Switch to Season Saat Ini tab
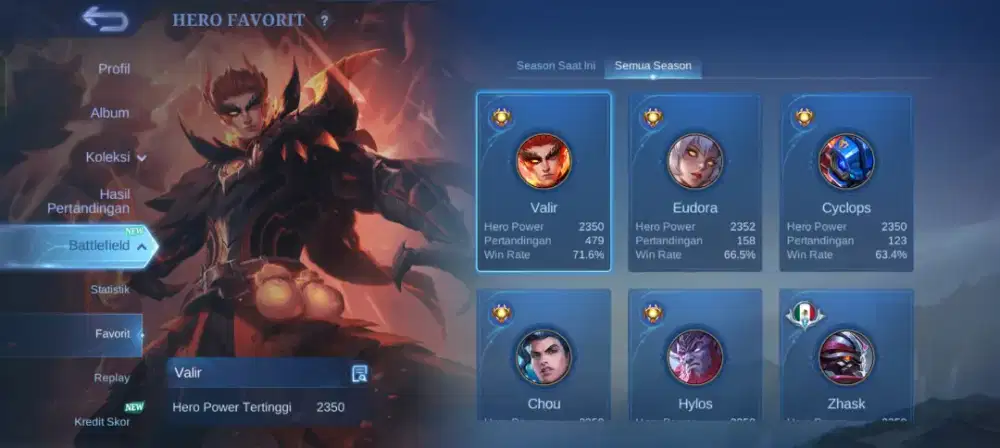The width and height of the screenshot is (1000, 448). (556, 66)
